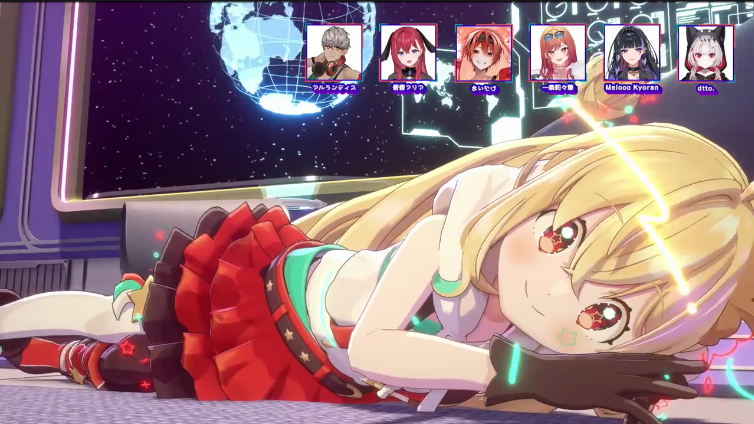
Task: Click the red-haired girl portrait with black ribbons
Action: pyautogui.click(x=408, y=53)
